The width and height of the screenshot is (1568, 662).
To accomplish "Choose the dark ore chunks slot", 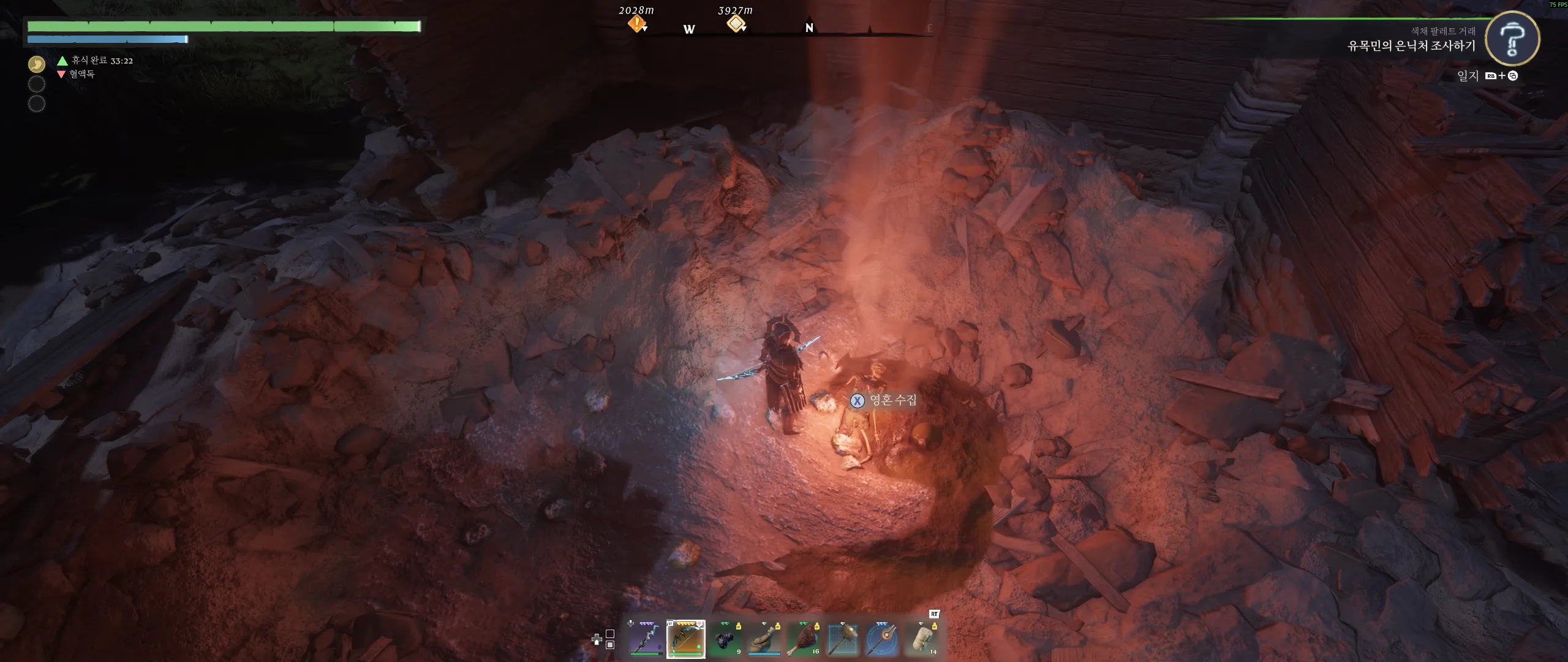I will pyautogui.click(x=725, y=639).
